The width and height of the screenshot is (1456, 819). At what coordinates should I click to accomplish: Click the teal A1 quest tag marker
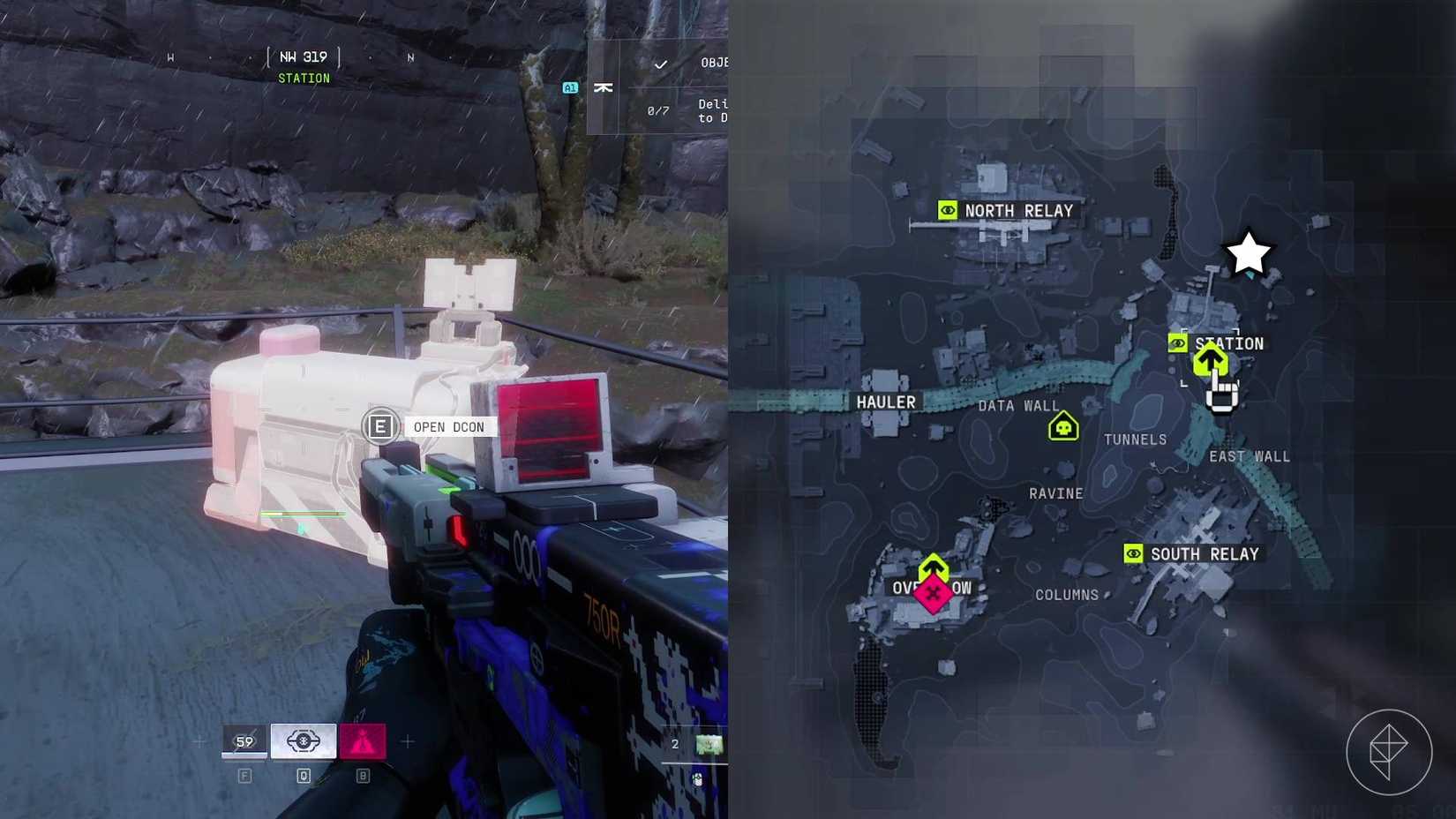(569, 87)
